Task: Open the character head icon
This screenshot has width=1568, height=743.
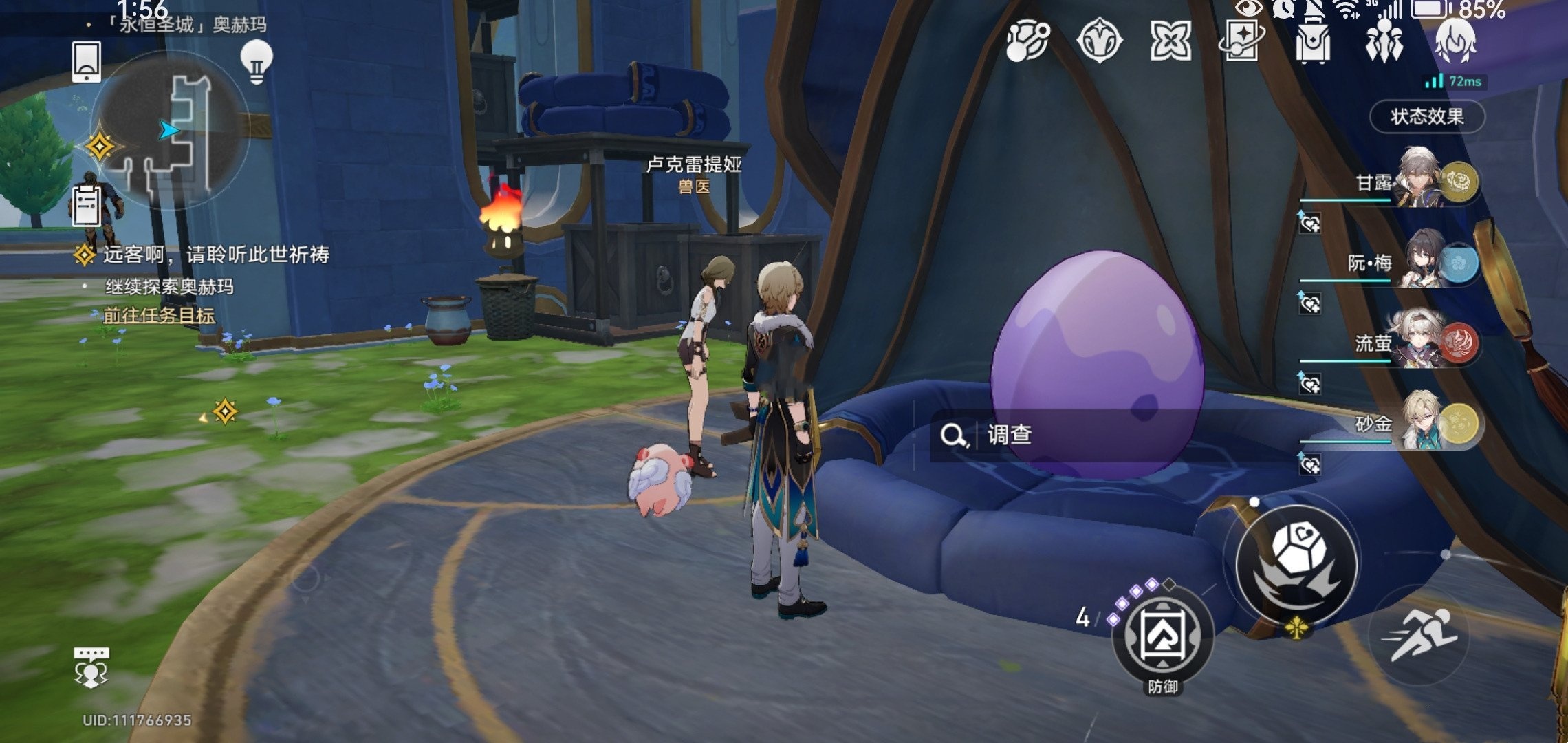Action: point(1455,41)
